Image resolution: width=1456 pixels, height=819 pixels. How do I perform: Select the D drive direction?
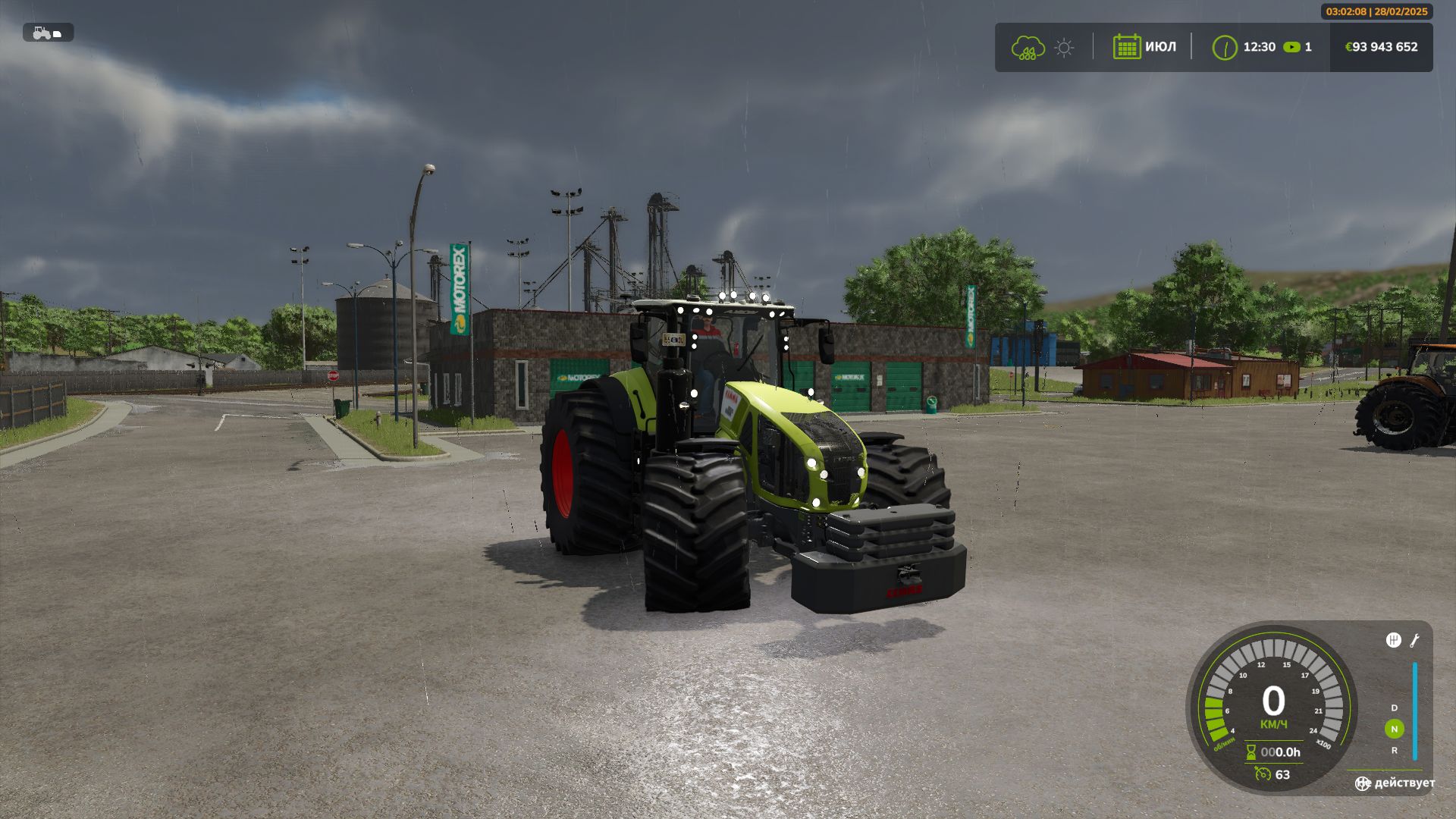coord(1394,708)
